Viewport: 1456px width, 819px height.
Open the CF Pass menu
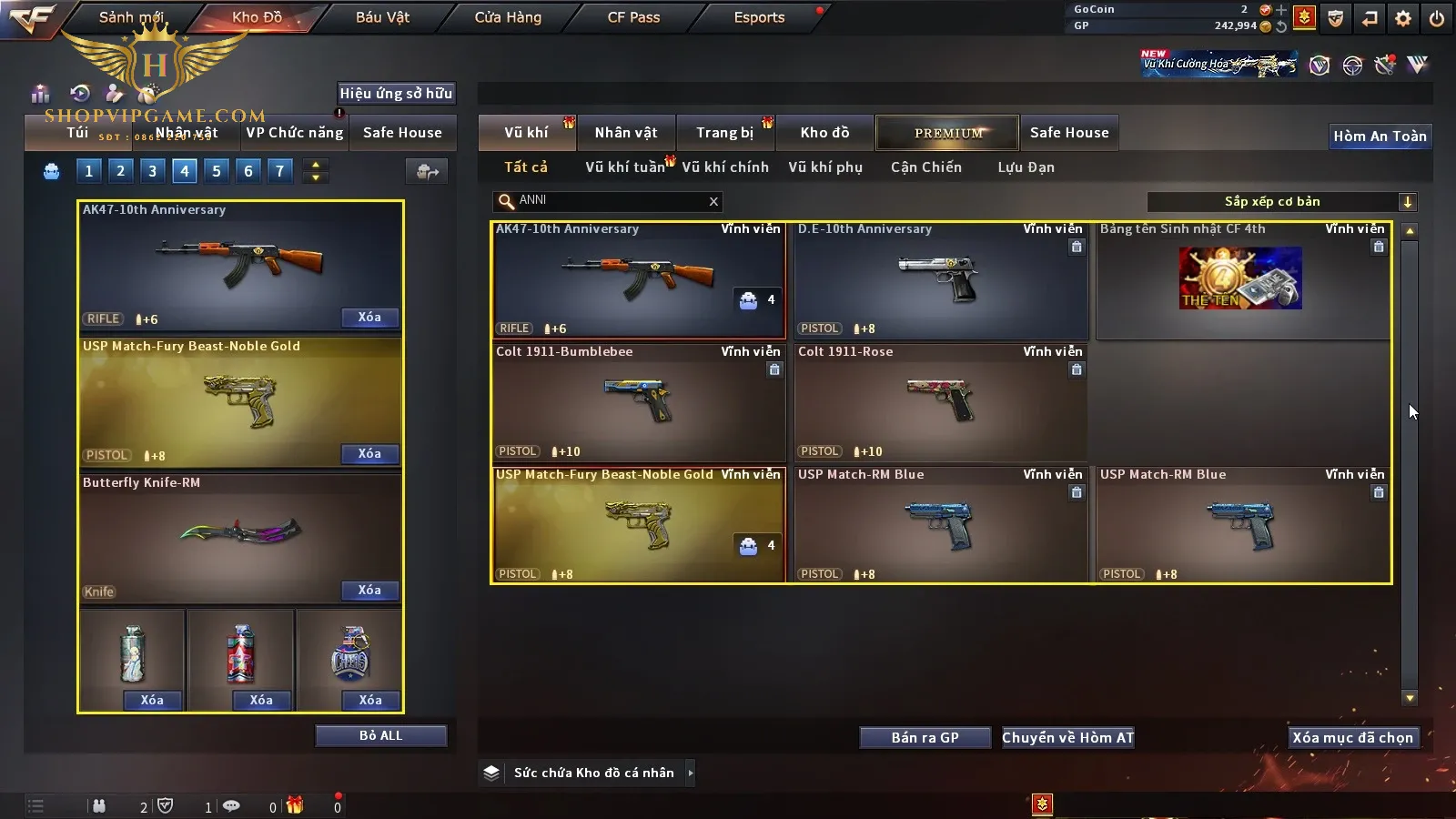click(x=633, y=17)
